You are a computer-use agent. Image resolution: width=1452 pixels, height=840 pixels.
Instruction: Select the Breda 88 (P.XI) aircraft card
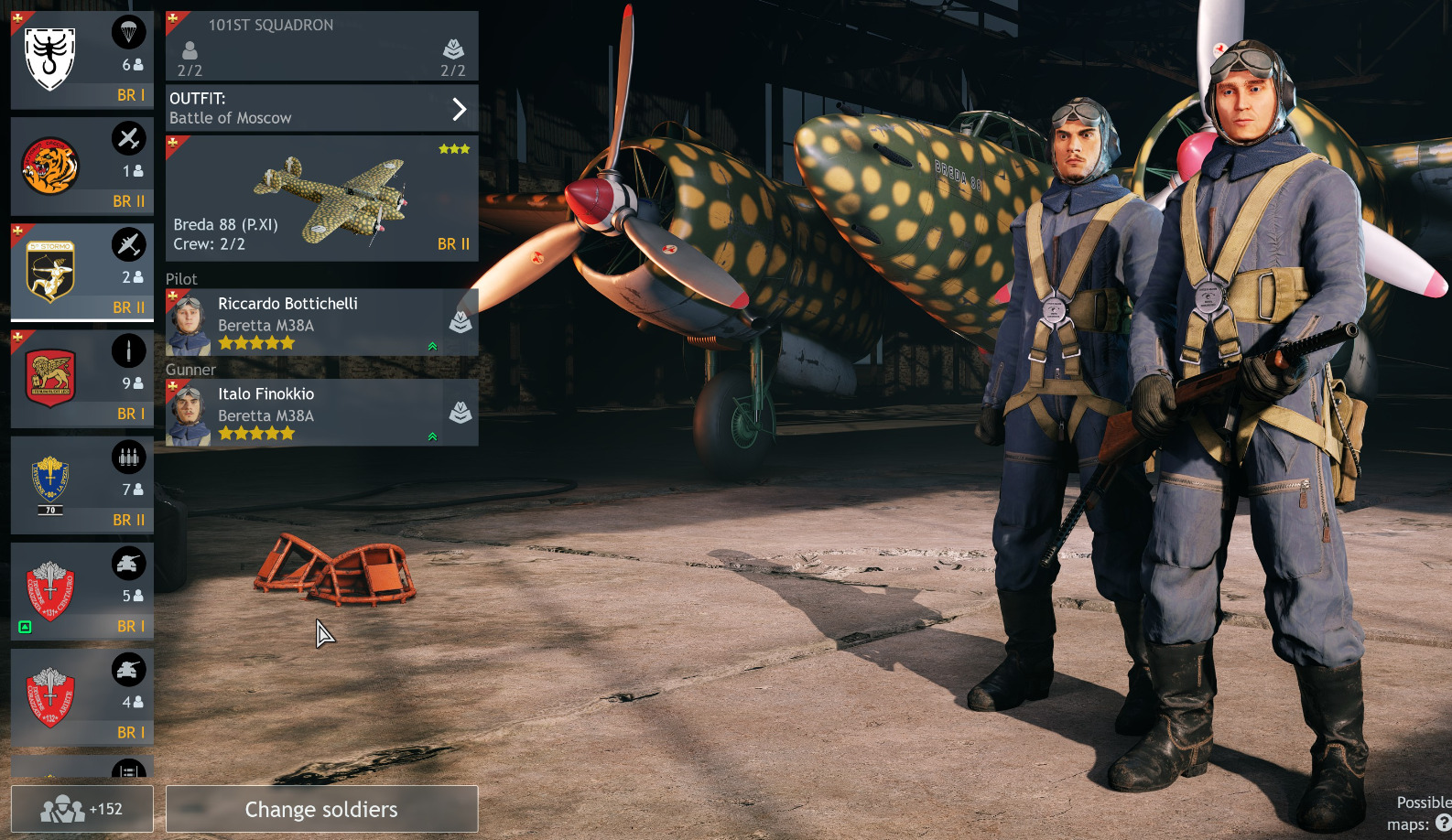[321, 199]
